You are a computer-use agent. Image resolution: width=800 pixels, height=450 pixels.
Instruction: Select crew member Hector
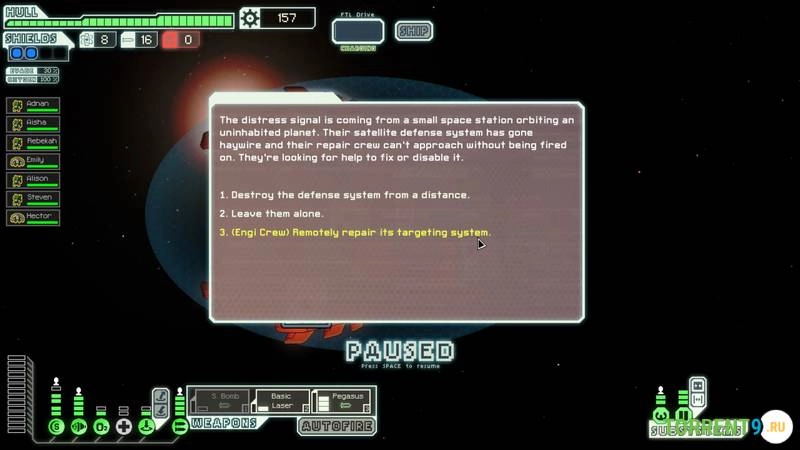(x=33, y=218)
